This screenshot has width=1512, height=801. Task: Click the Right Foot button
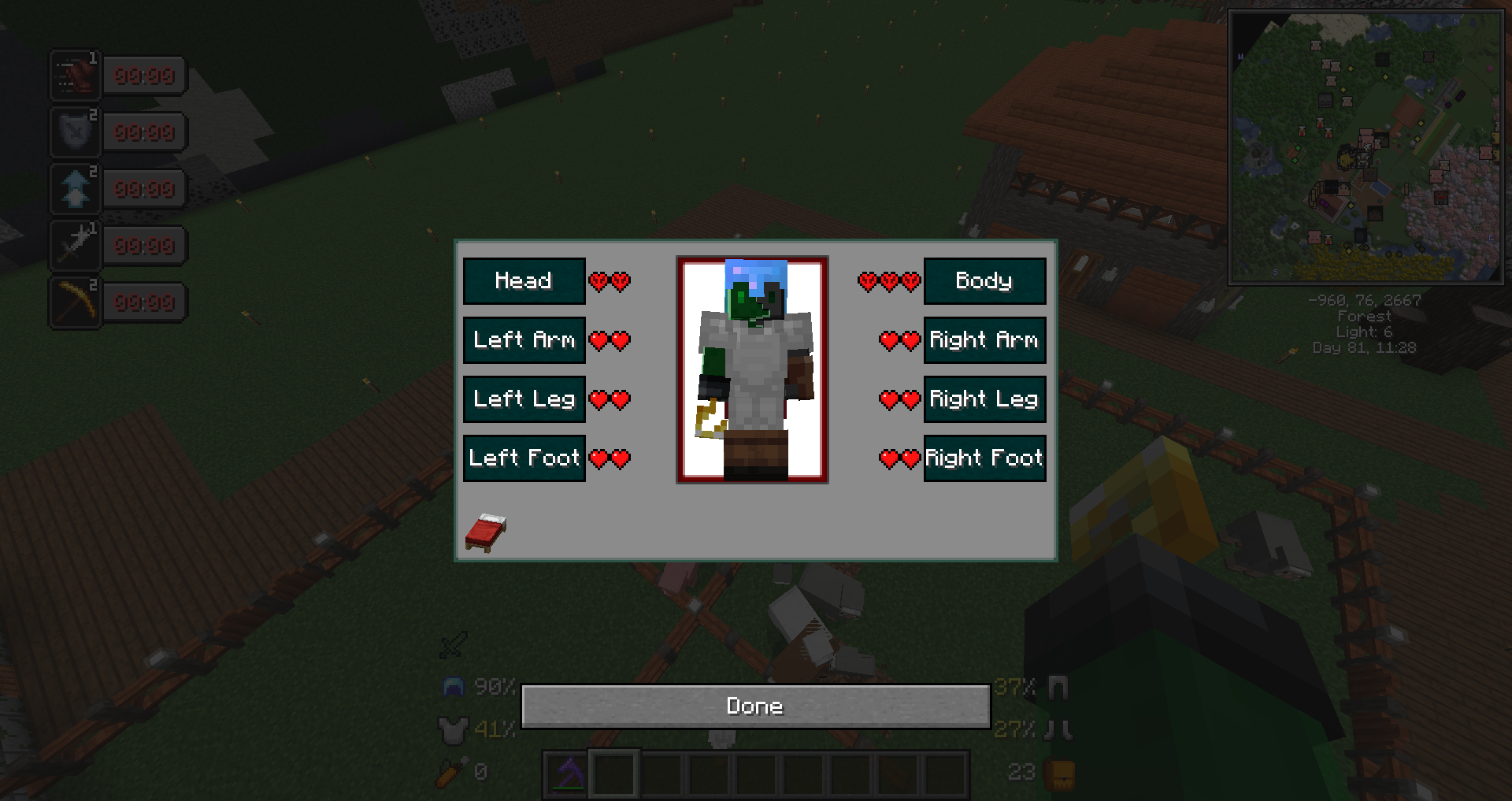tap(984, 458)
